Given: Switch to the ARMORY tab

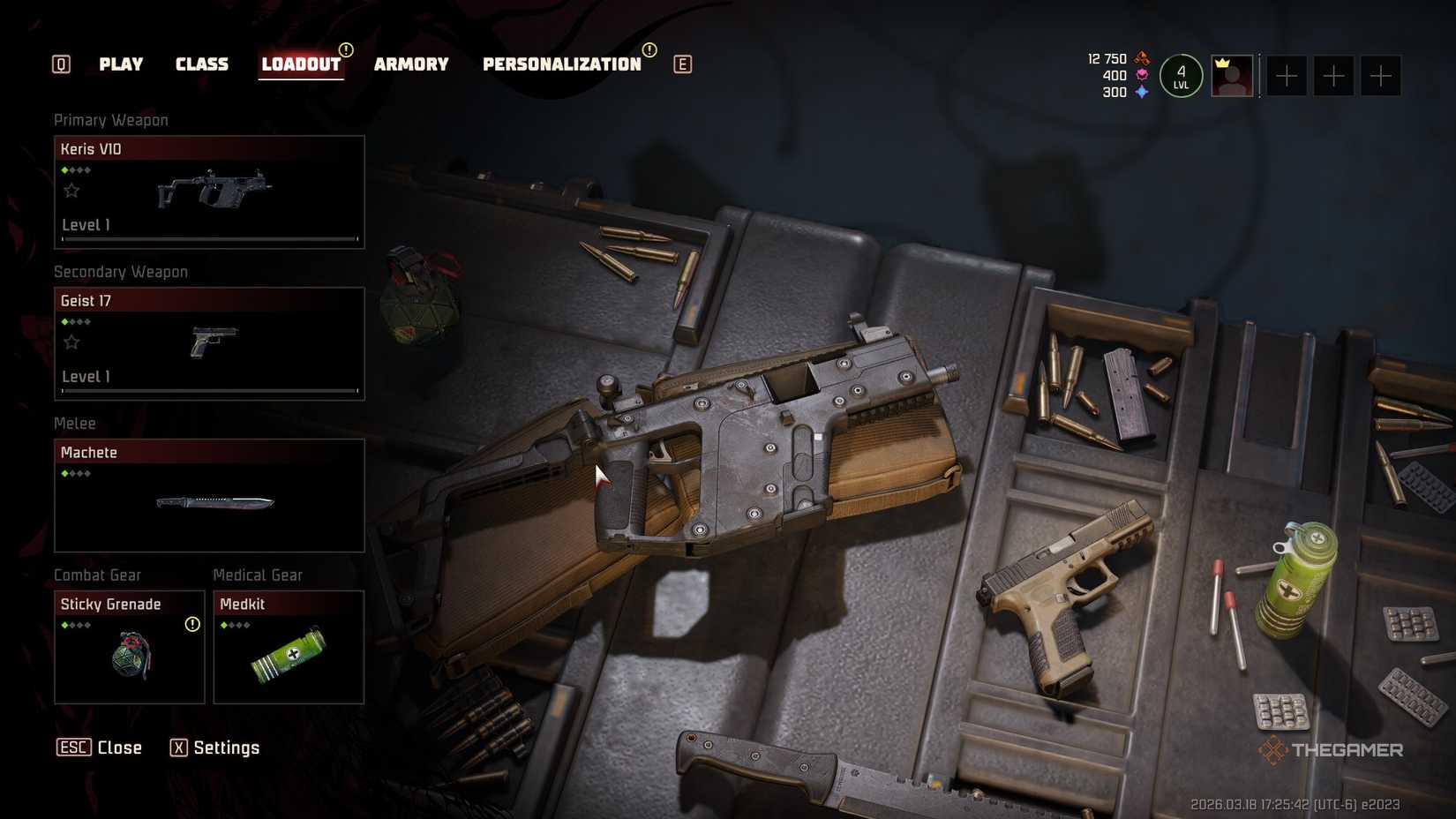Looking at the screenshot, I should 411,64.
